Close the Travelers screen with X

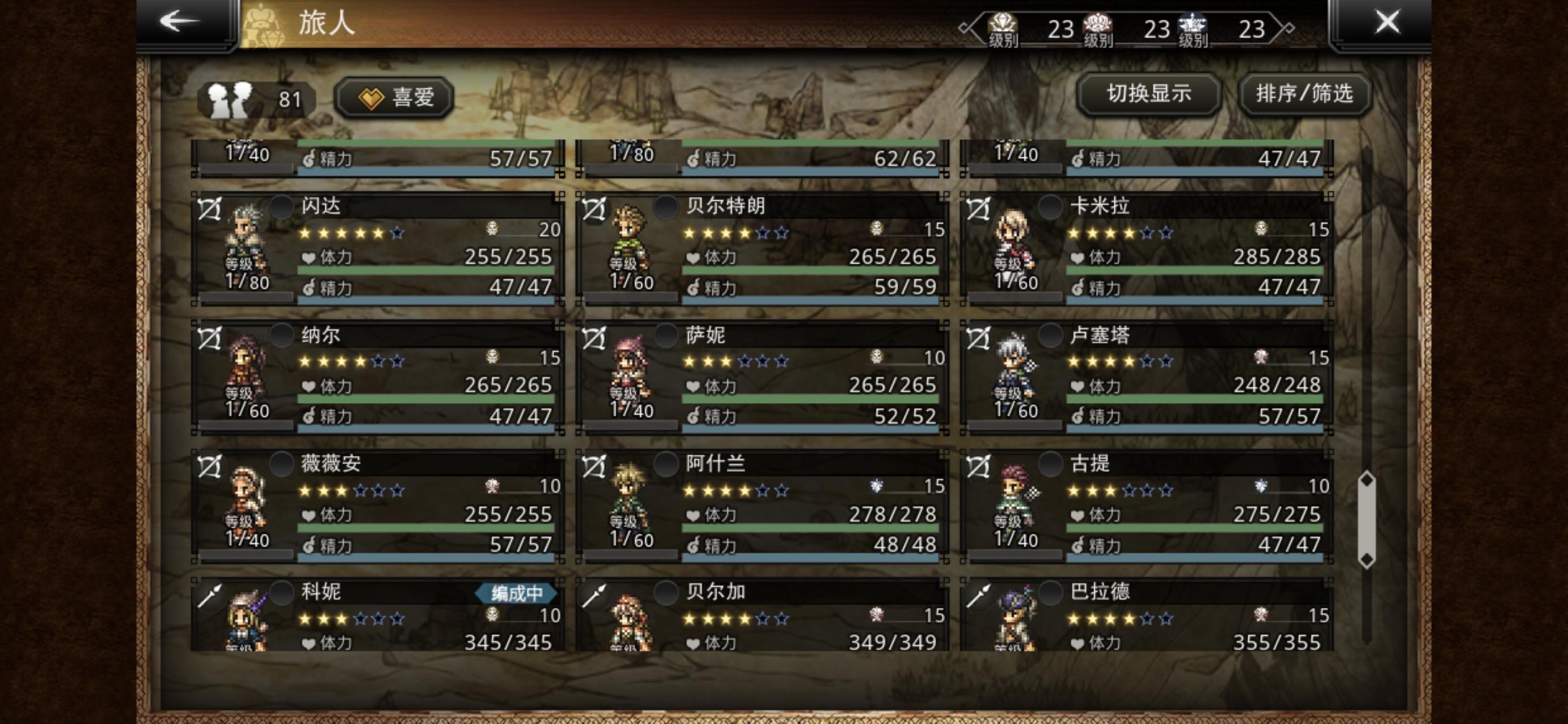click(x=1386, y=23)
